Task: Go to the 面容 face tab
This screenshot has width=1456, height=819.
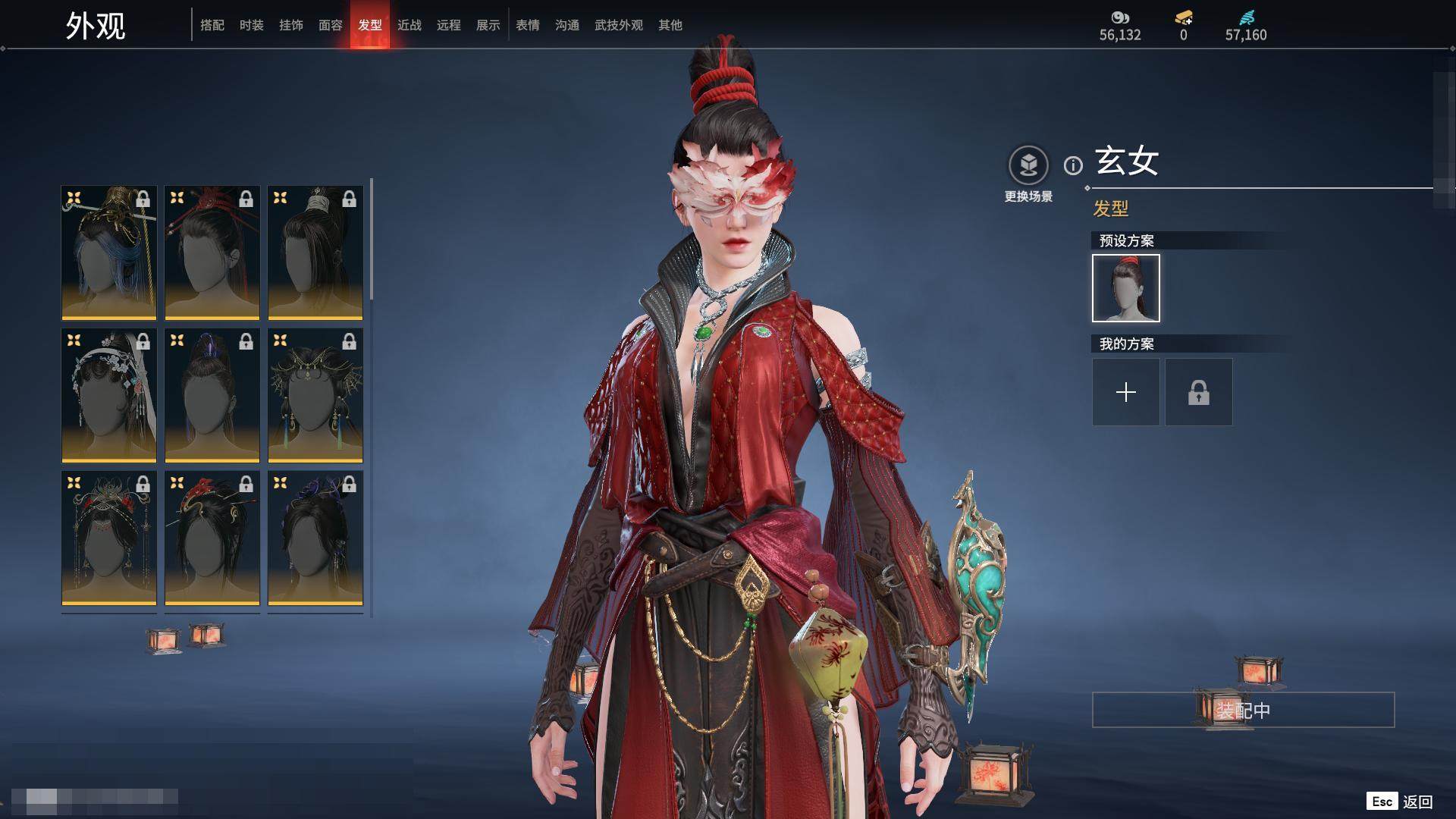Action: pos(331,25)
